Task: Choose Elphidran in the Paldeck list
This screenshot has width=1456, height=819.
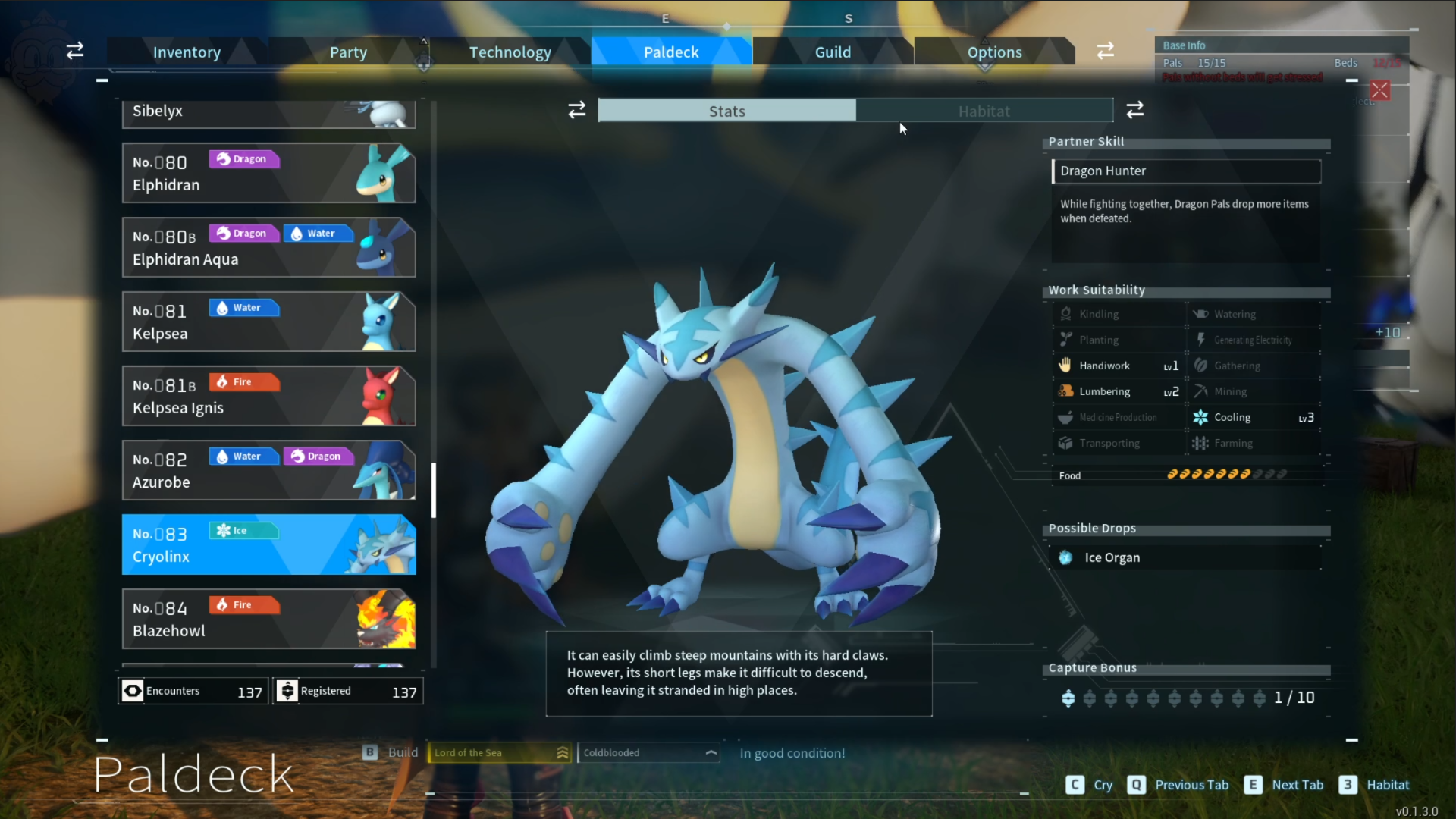Action: (268, 173)
